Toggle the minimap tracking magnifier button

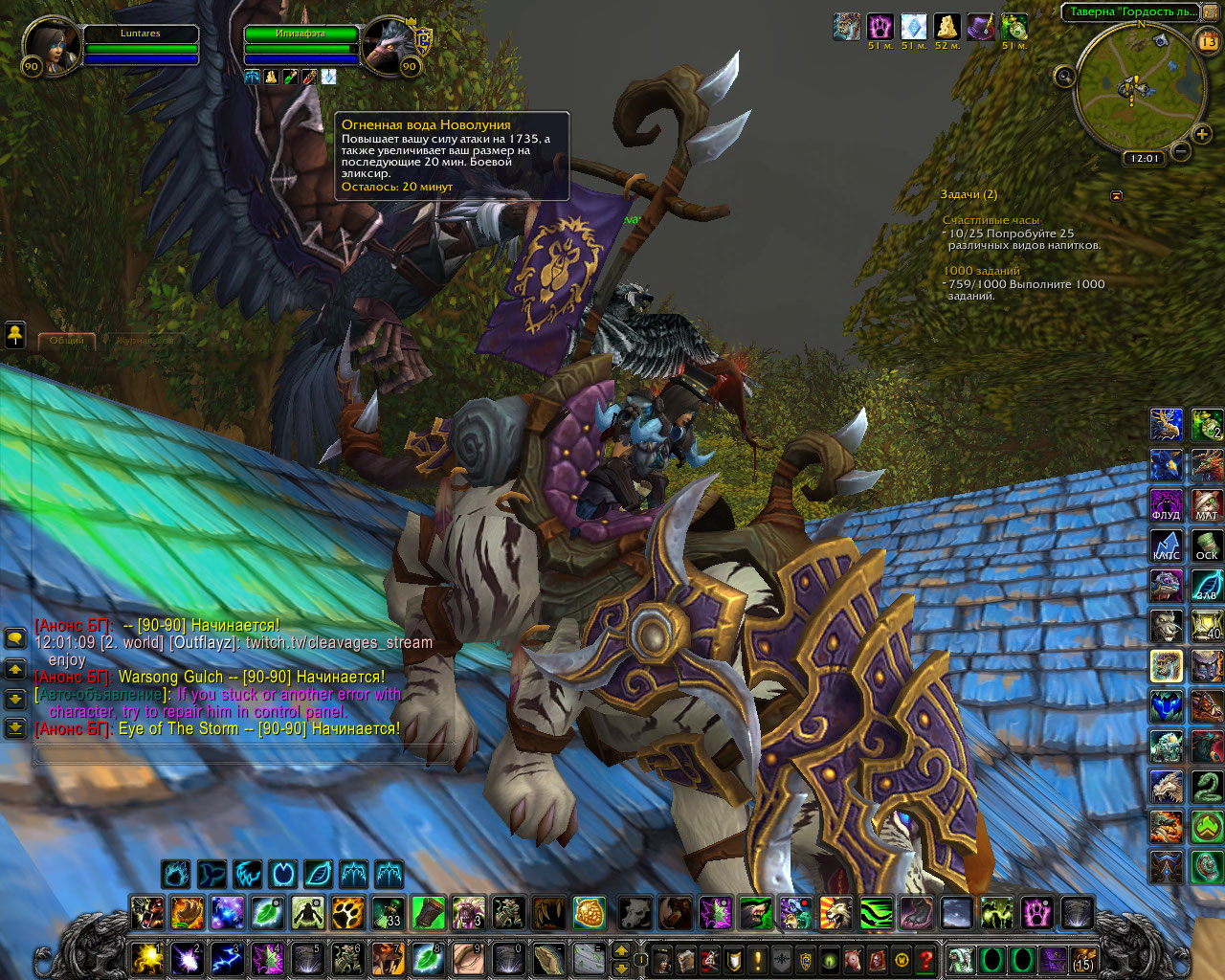1064,77
